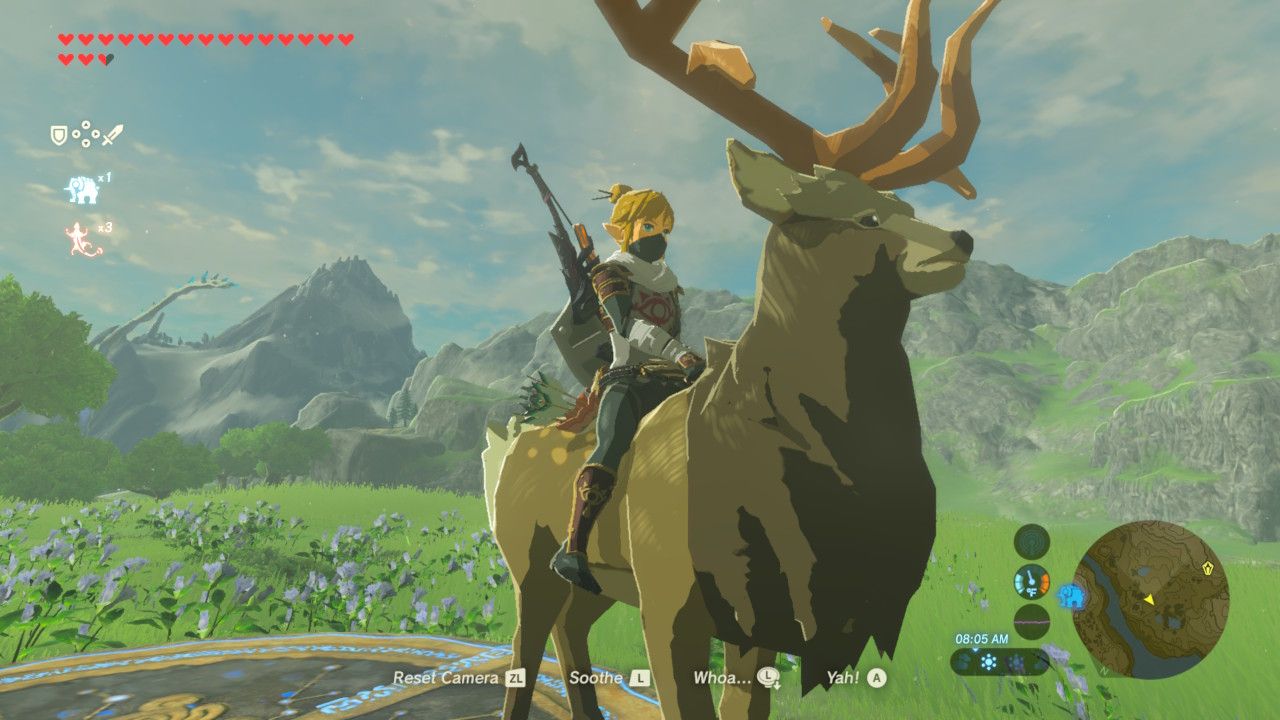Click the leftmost red heart in health bar
The image size is (1280, 720).
[x=63, y=40]
